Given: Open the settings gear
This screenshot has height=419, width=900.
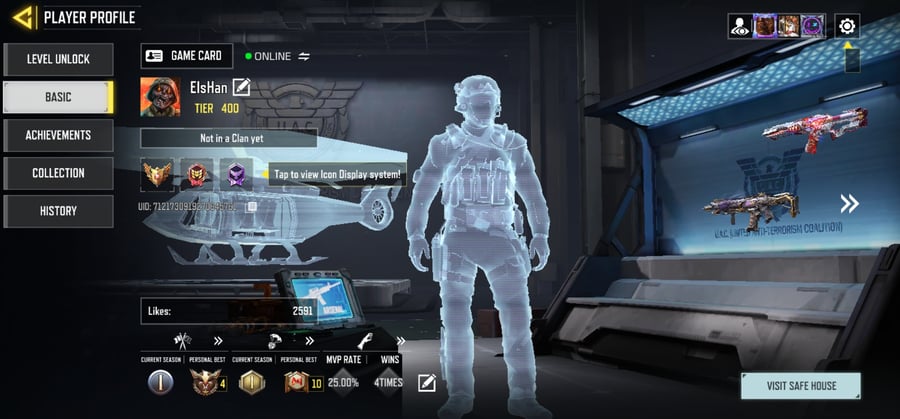Looking at the screenshot, I should (847, 26).
